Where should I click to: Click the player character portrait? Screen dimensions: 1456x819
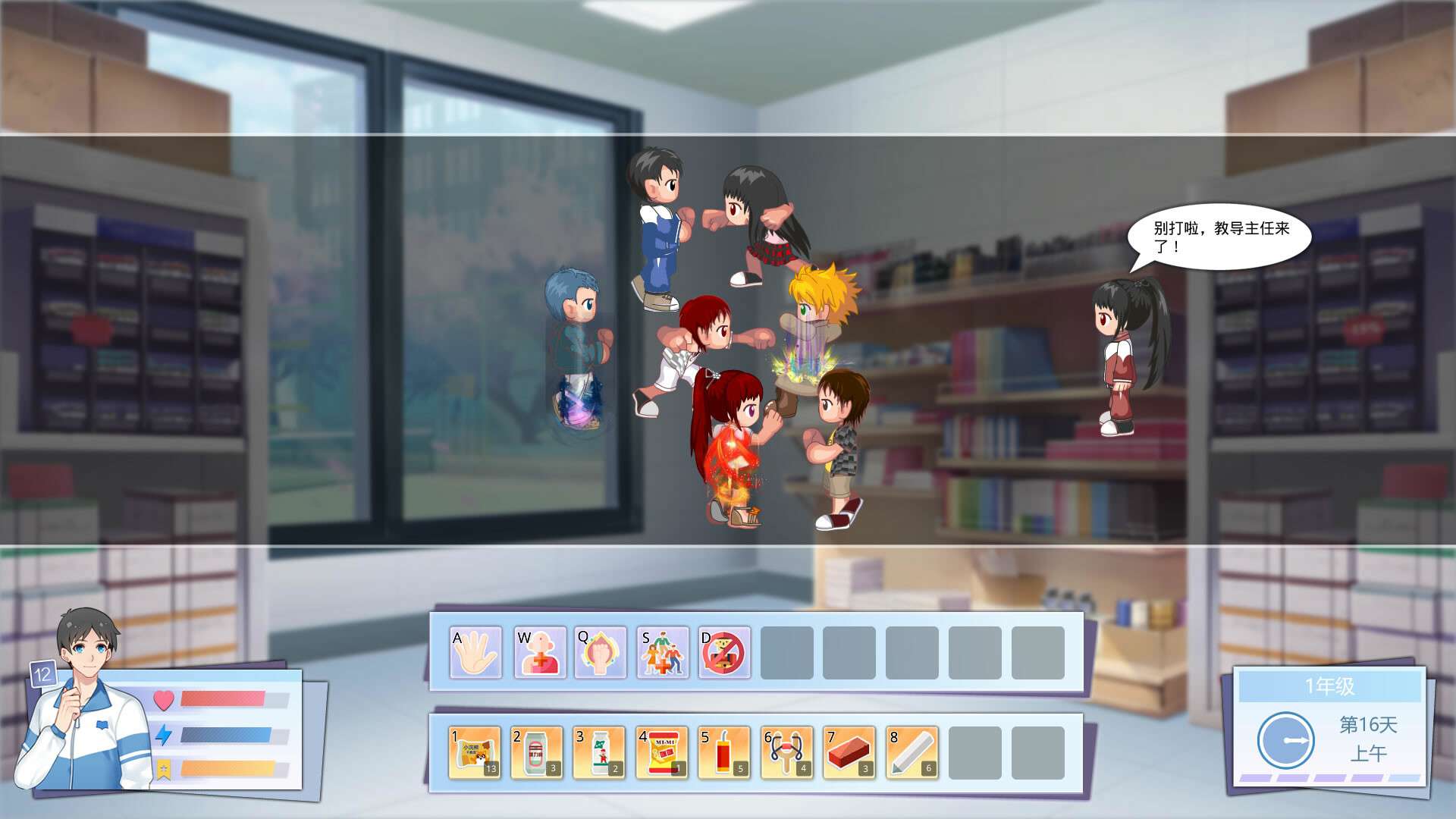click(x=85, y=705)
